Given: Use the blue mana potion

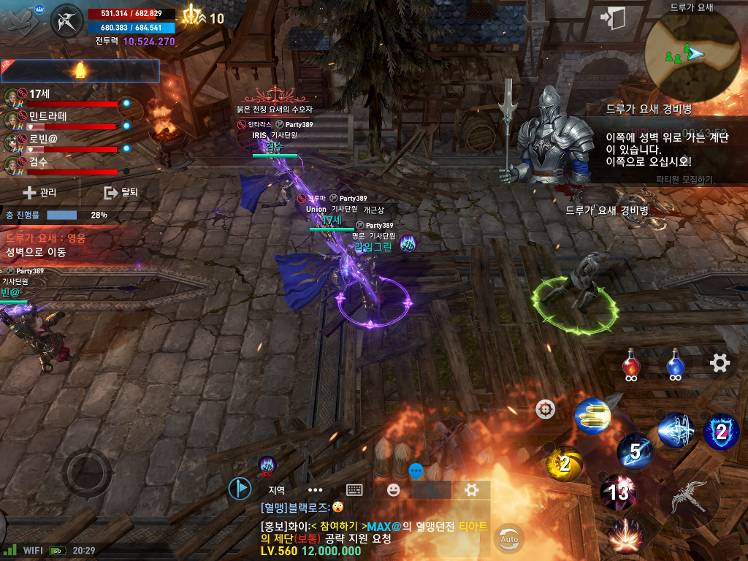Looking at the screenshot, I should 675,364.
